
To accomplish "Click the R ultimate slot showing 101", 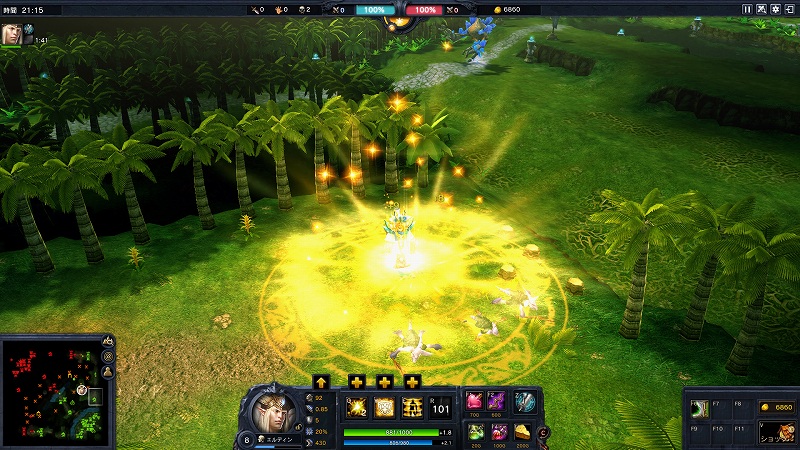I will point(441,406).
